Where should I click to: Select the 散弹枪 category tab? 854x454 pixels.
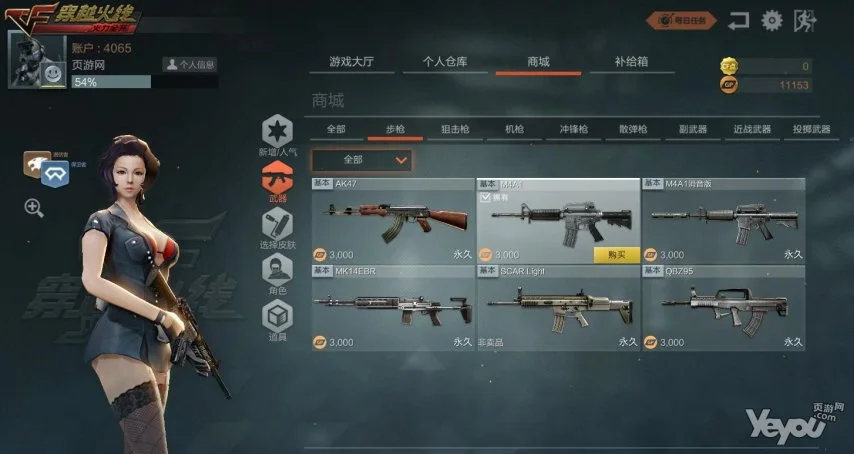pos(633,129)
